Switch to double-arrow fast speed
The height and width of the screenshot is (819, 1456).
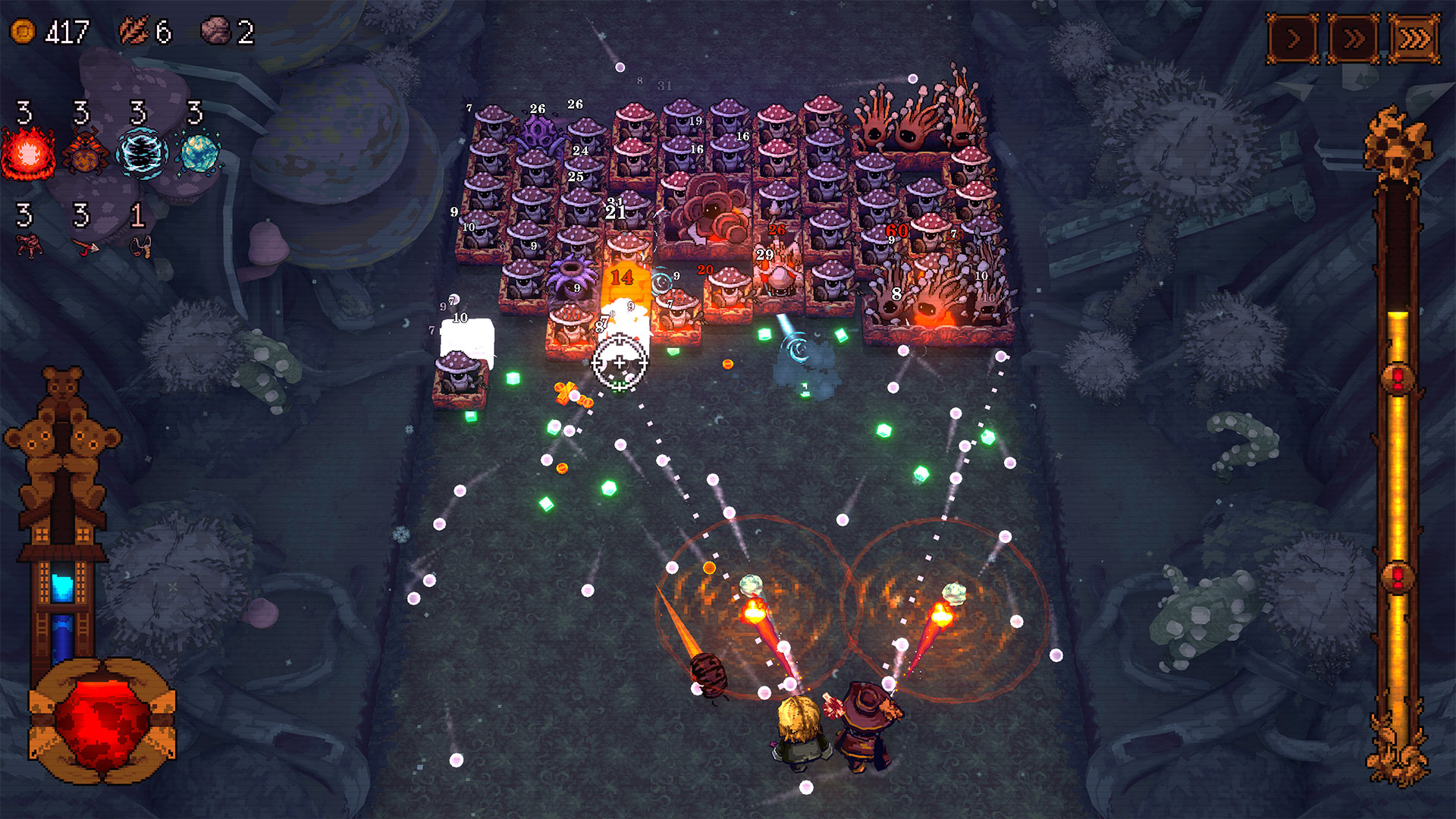[1354, 38]
